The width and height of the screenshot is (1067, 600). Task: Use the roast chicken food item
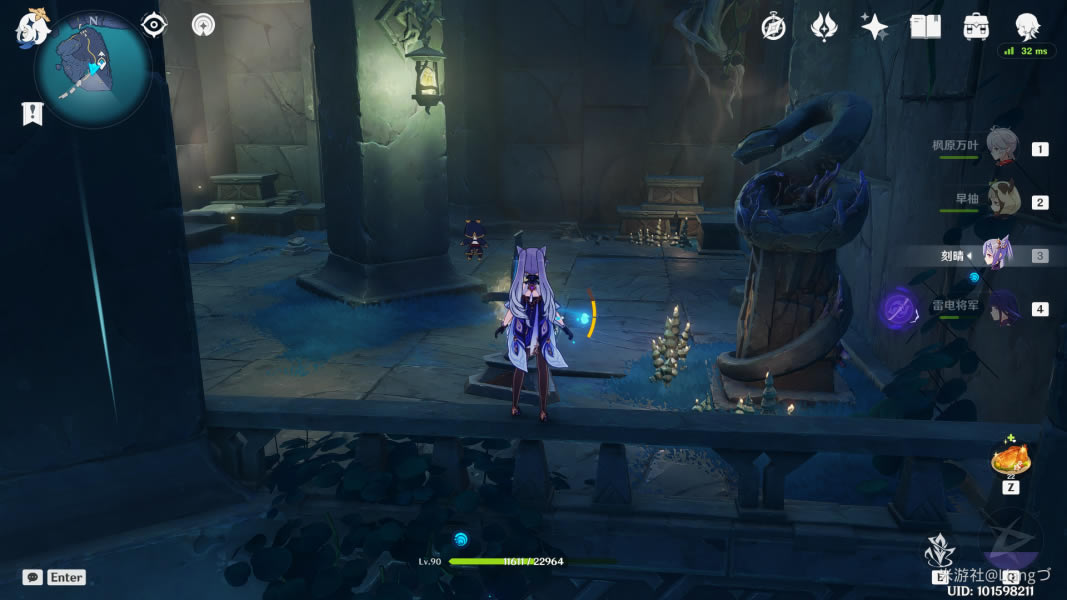[x=1010, y=460]
